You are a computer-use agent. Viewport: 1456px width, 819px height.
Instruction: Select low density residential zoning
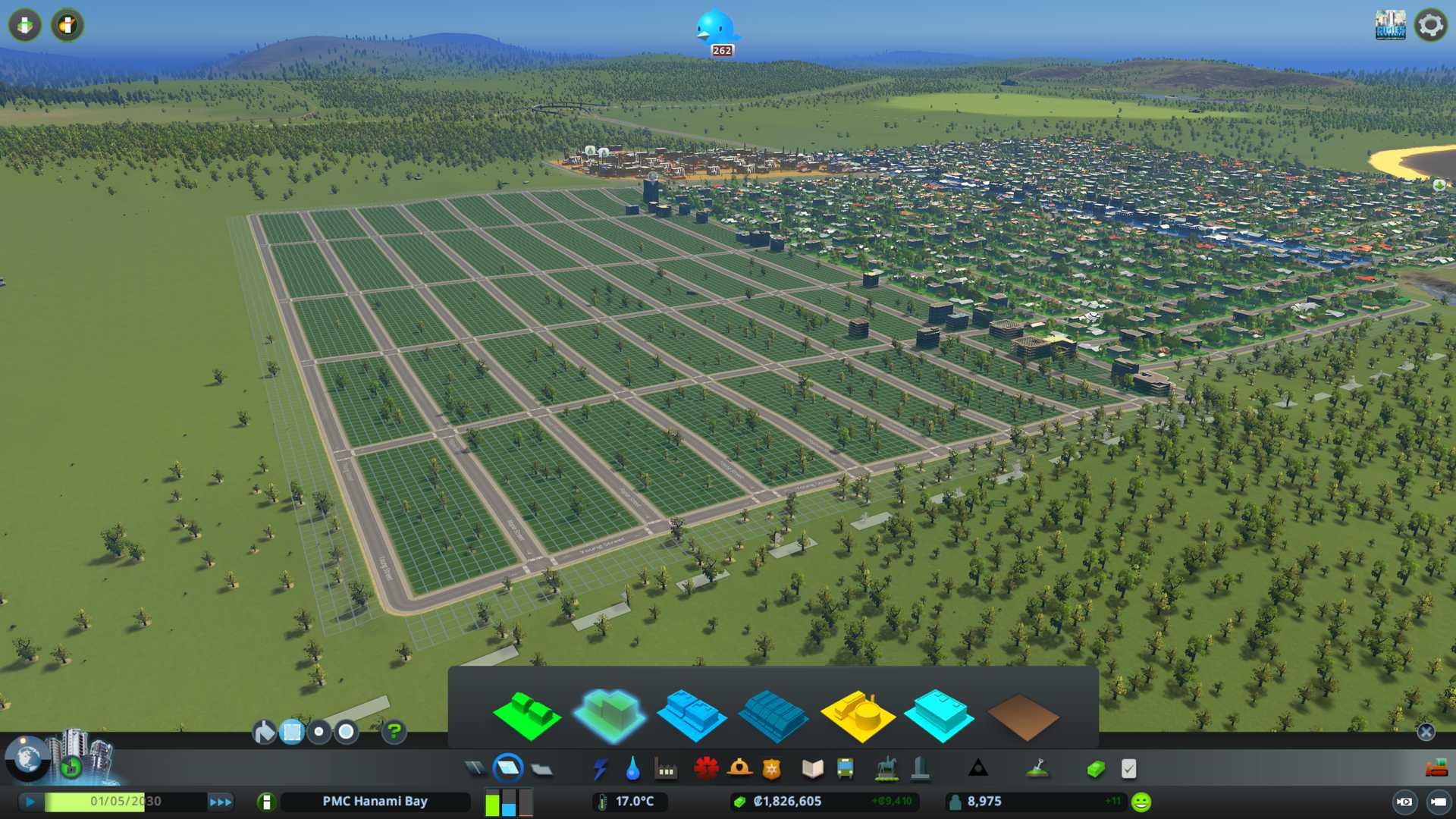pyautogui.click(x=526, y=715)
